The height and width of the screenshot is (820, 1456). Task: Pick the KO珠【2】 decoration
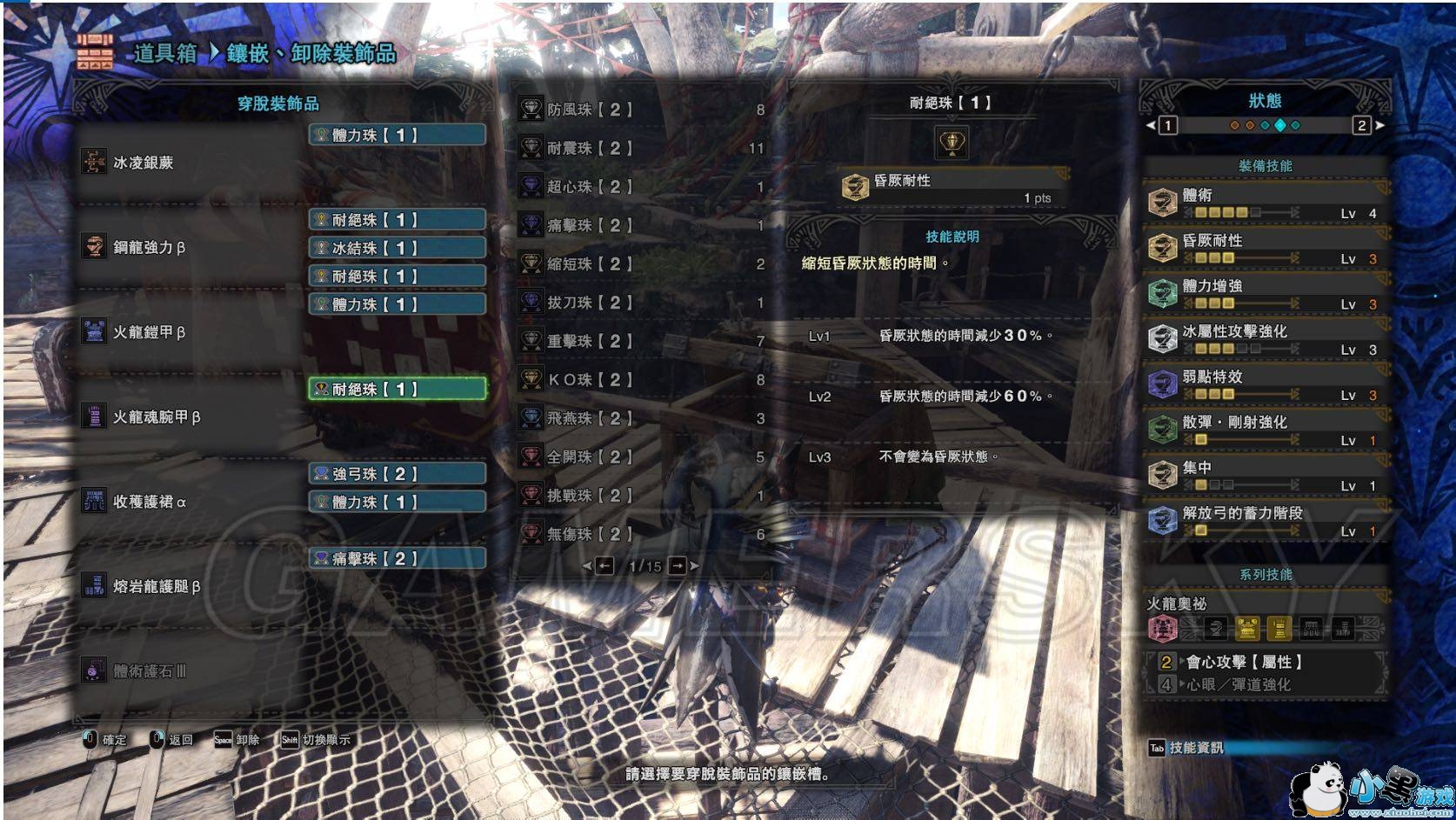642,380
